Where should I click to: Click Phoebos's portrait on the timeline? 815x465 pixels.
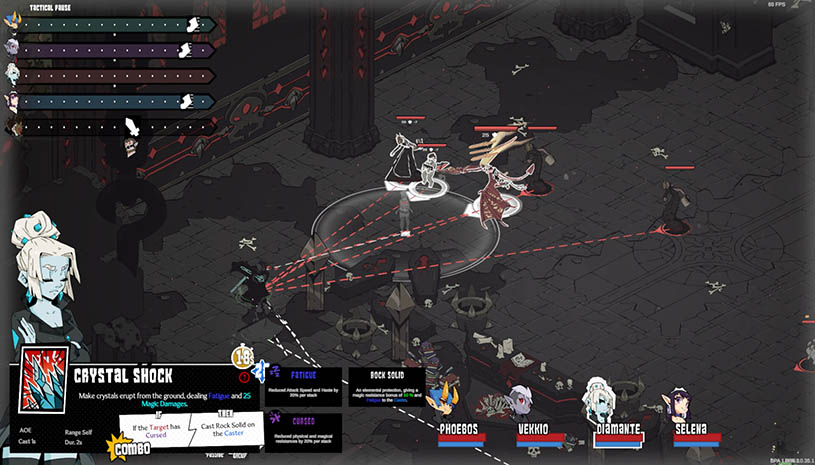point(12,24)
